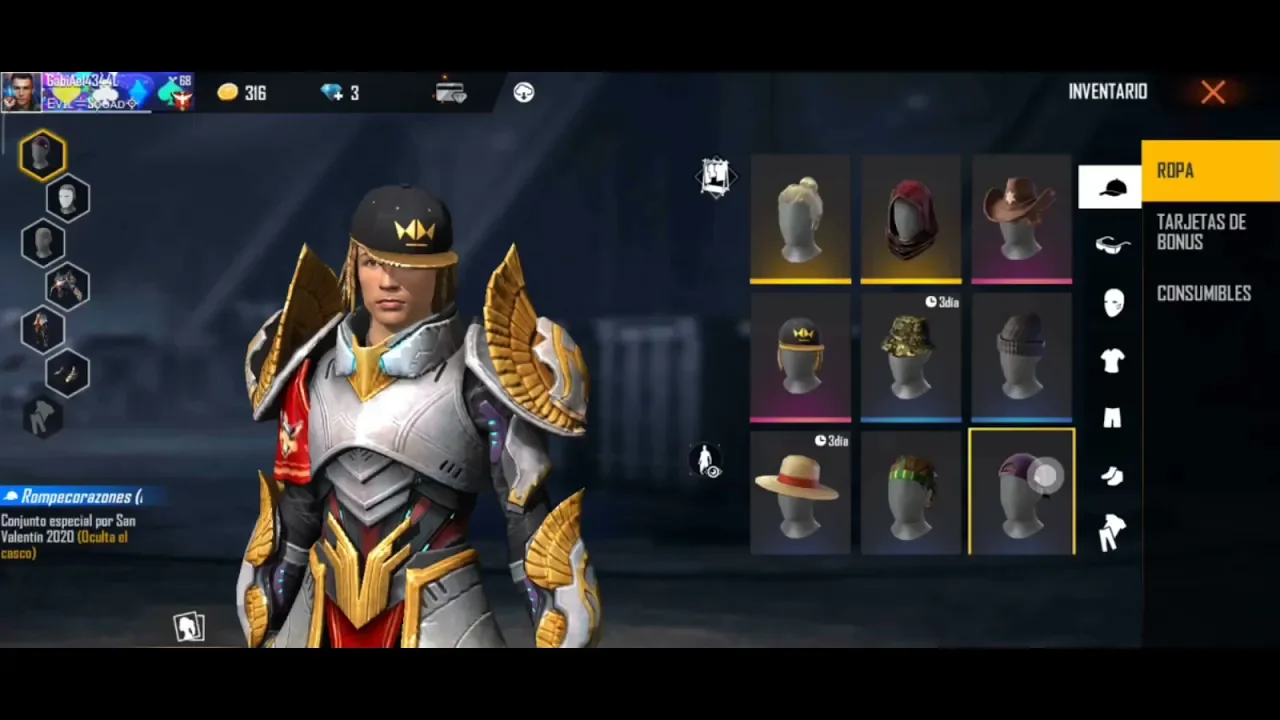Screen dimensions: 1280x720
Task: Close the Inventario screen with the X
Action: pos(1213,93)
